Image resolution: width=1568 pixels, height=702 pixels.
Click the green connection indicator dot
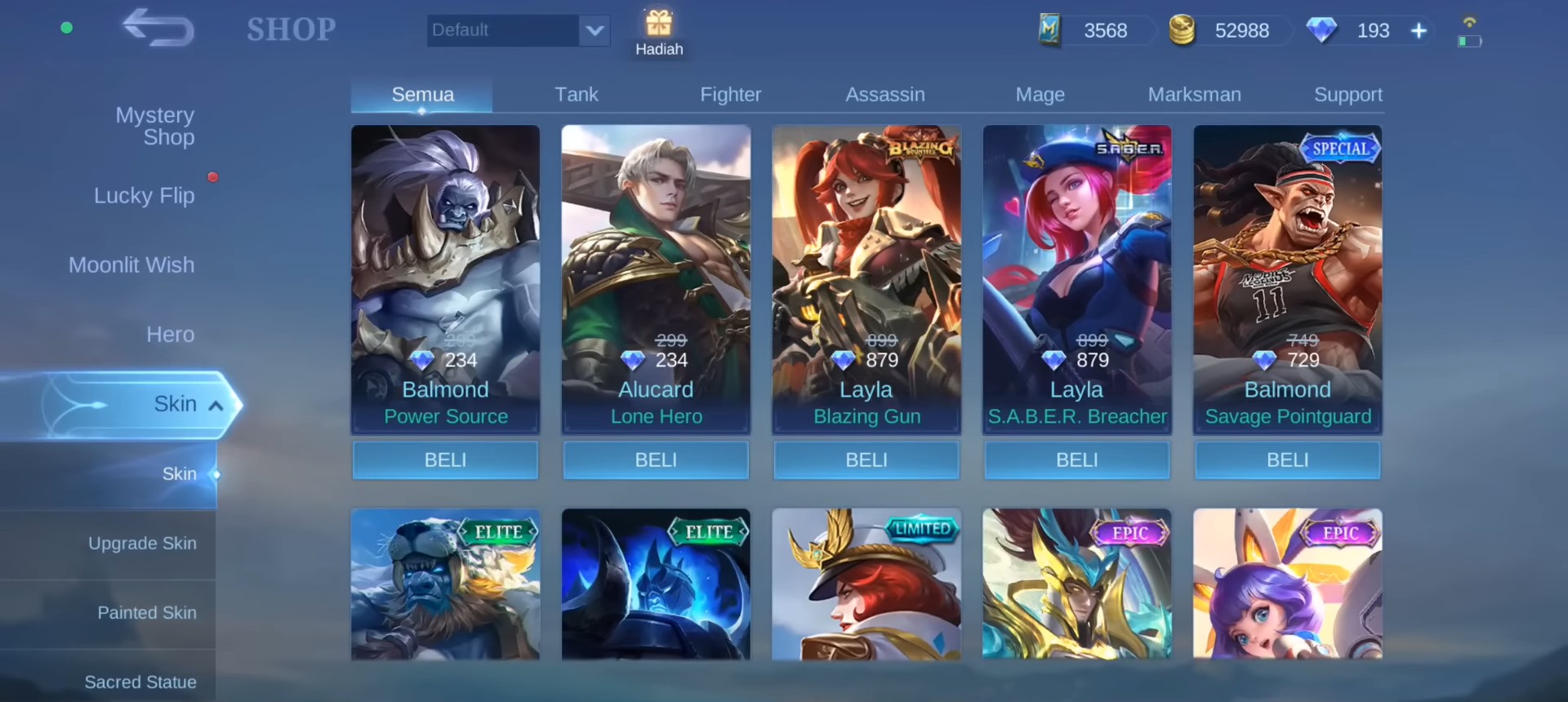point(66,27)
